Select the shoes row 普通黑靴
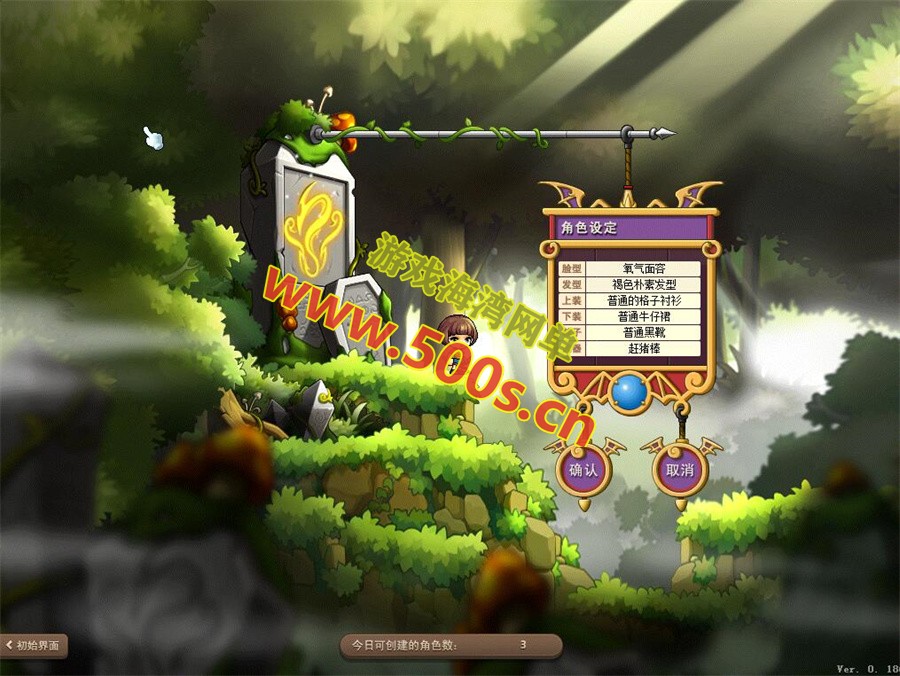This screenshot has height=676, width=900. pyautogui.click(x=643, y=332)
